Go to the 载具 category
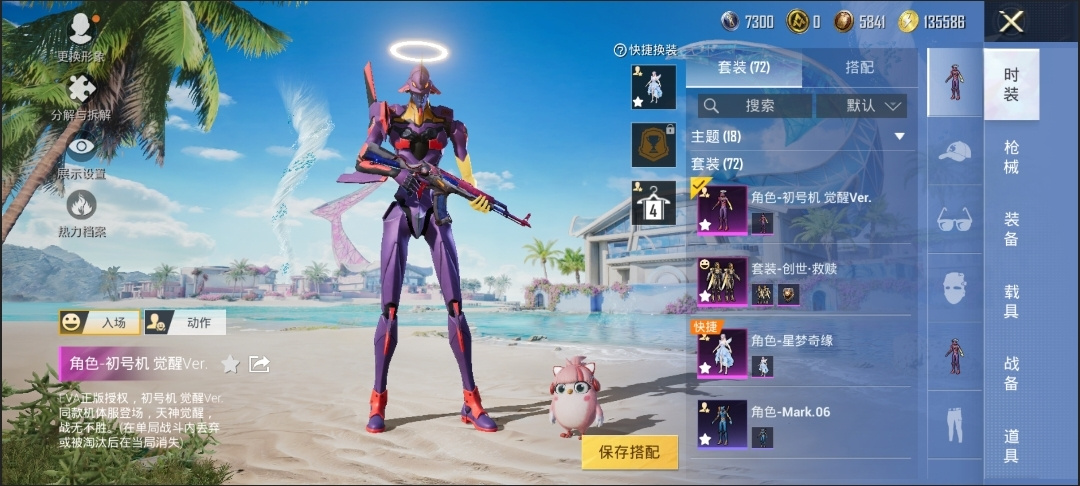This screenshot has width=1080, height=486. tap(1011, 301)
